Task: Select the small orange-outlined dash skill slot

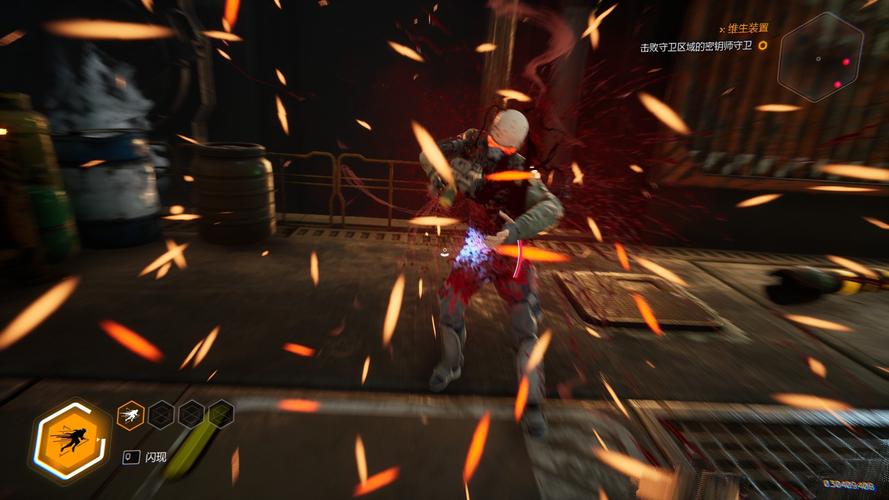Action: [x=130, y=414]
